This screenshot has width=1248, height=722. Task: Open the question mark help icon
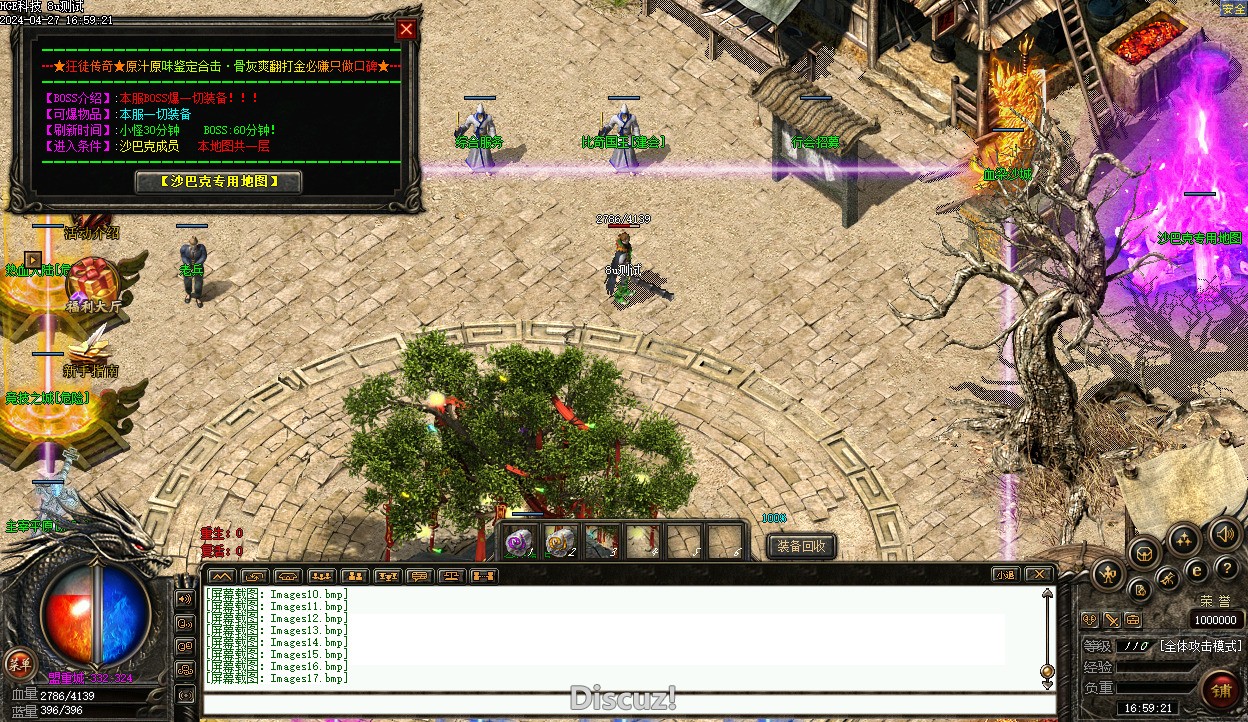click(1227, 568)
